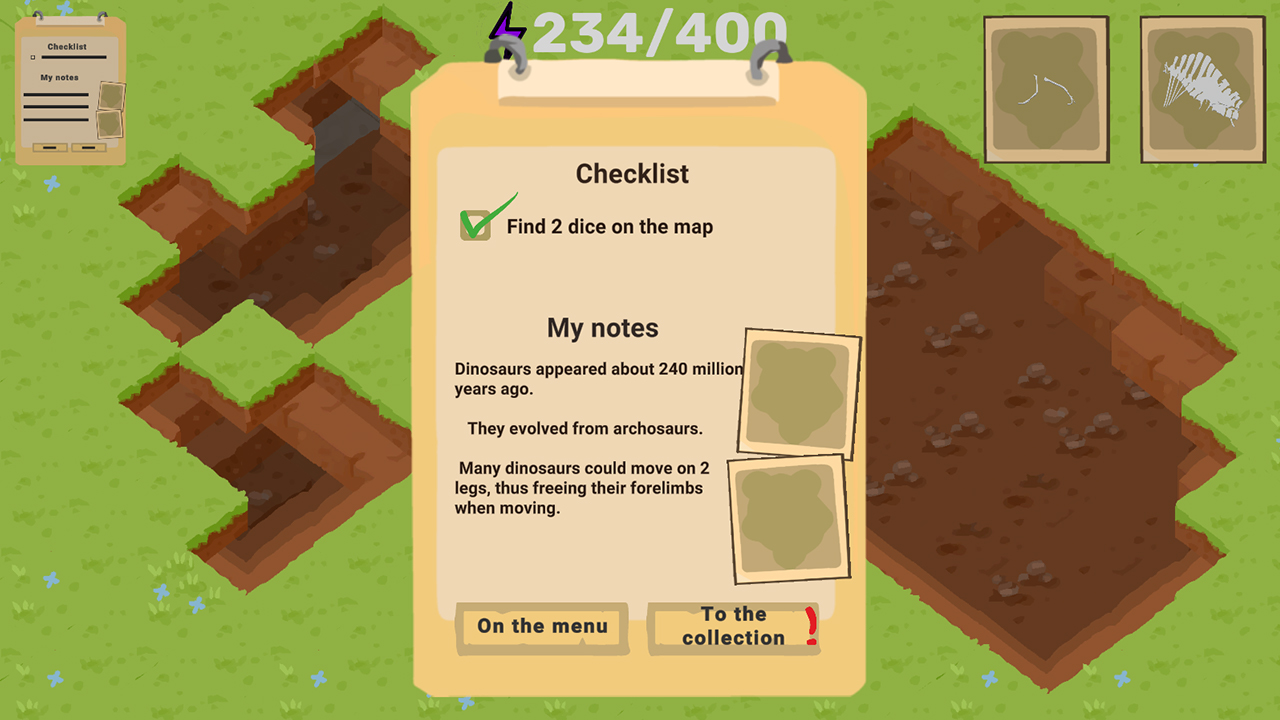Check the Find 2 dice on the map item
Viewport: 1280px width, 720px height.
[610, 226]
